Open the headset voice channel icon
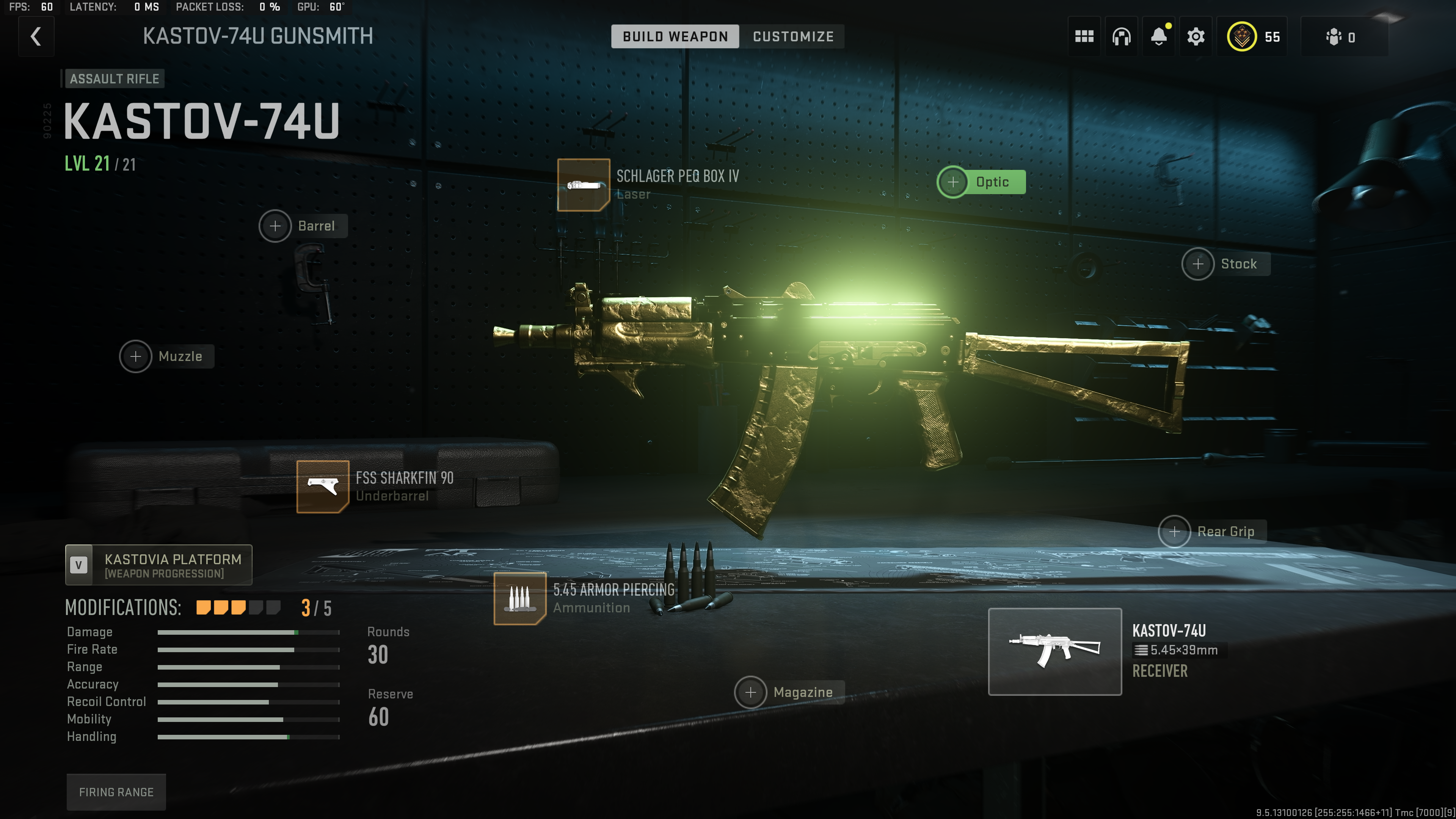1456x819 pixels. [1122, 37]
